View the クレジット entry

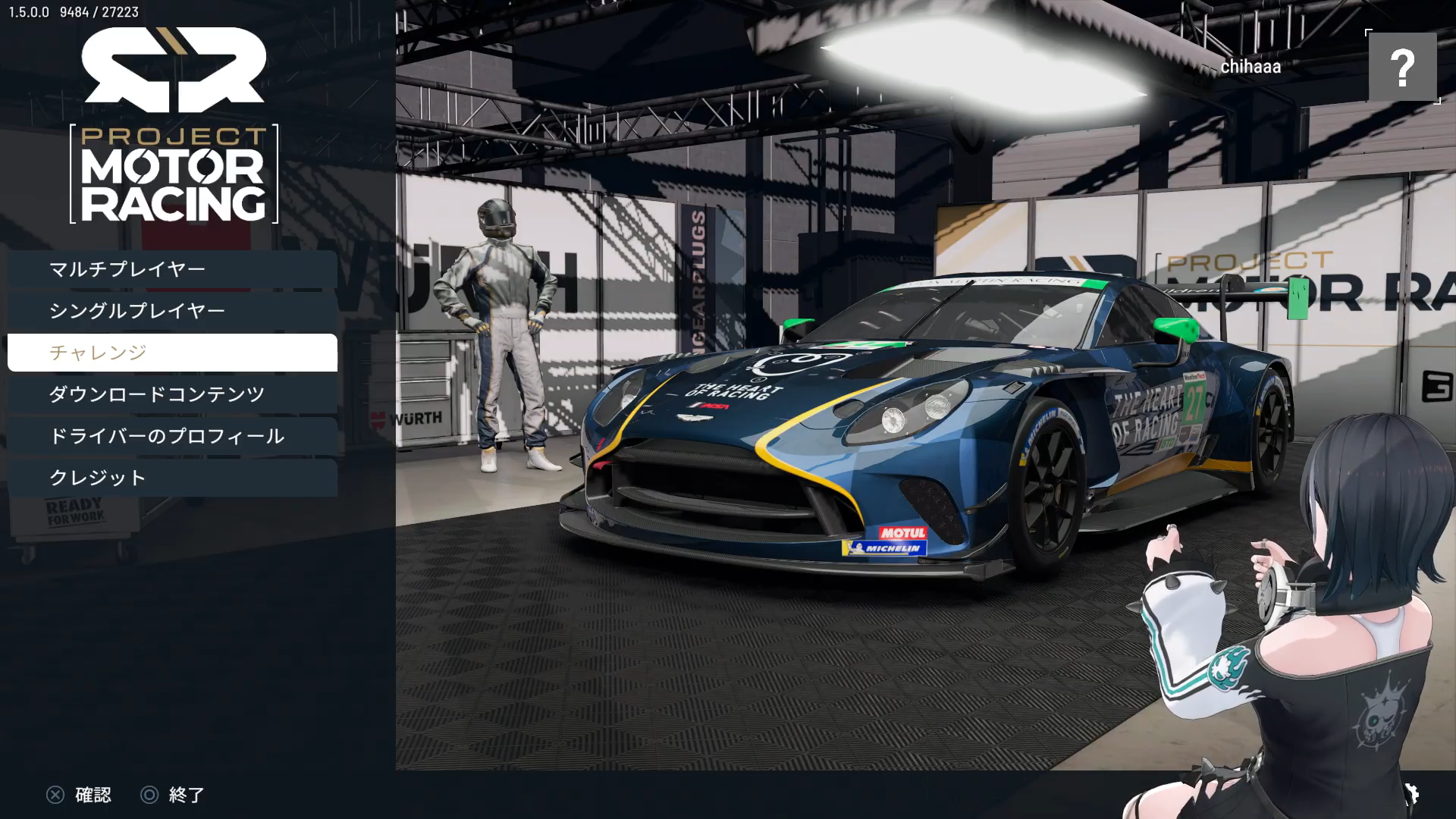[172, 478]
